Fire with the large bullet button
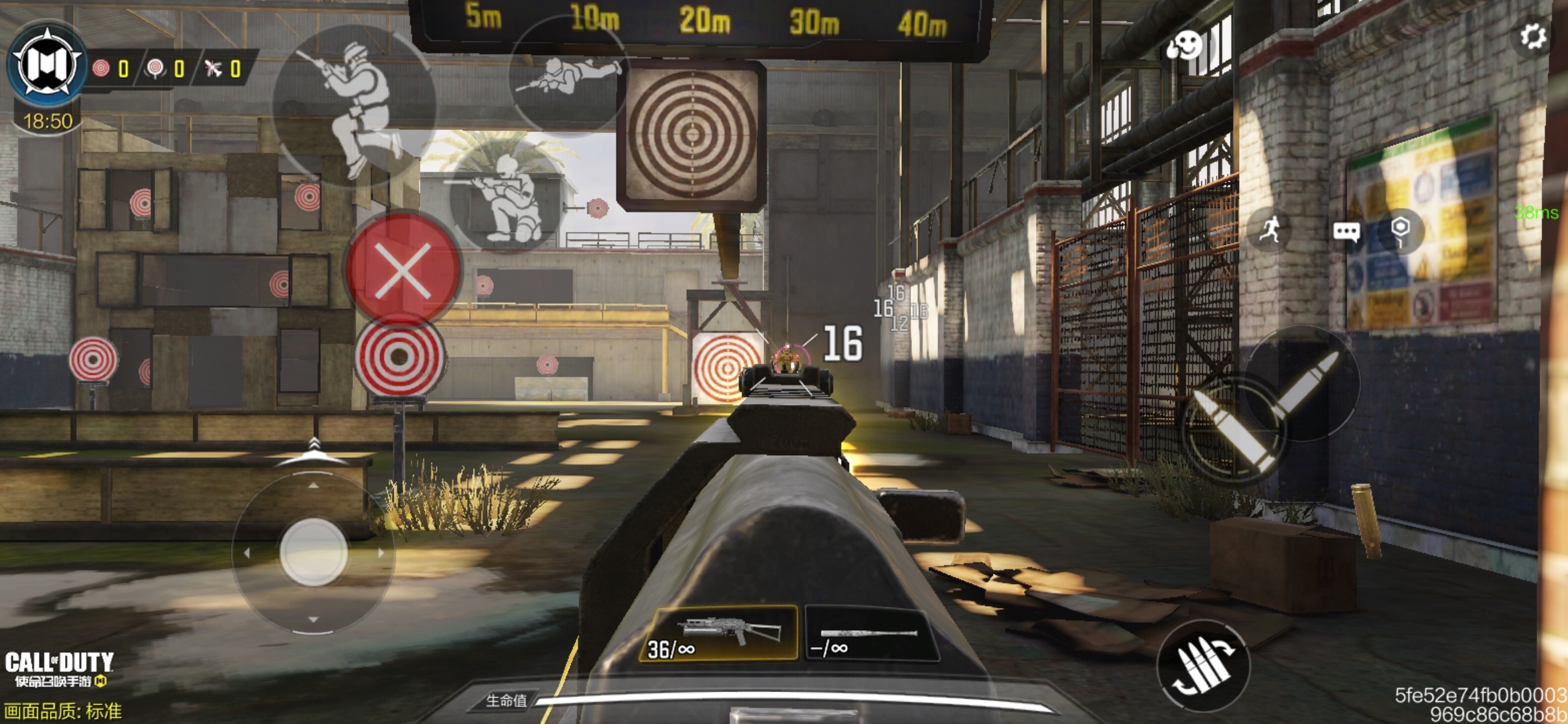1568x724 pixels. tap(1234, 430)
